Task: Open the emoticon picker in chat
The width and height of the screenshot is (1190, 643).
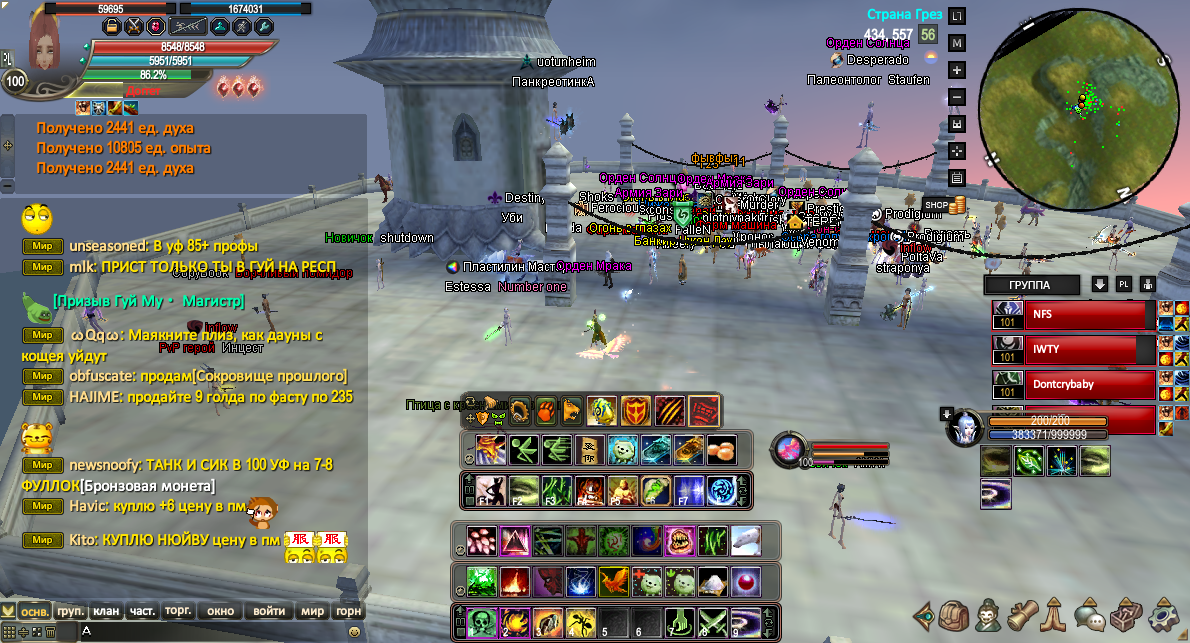Action: point(354,632)
